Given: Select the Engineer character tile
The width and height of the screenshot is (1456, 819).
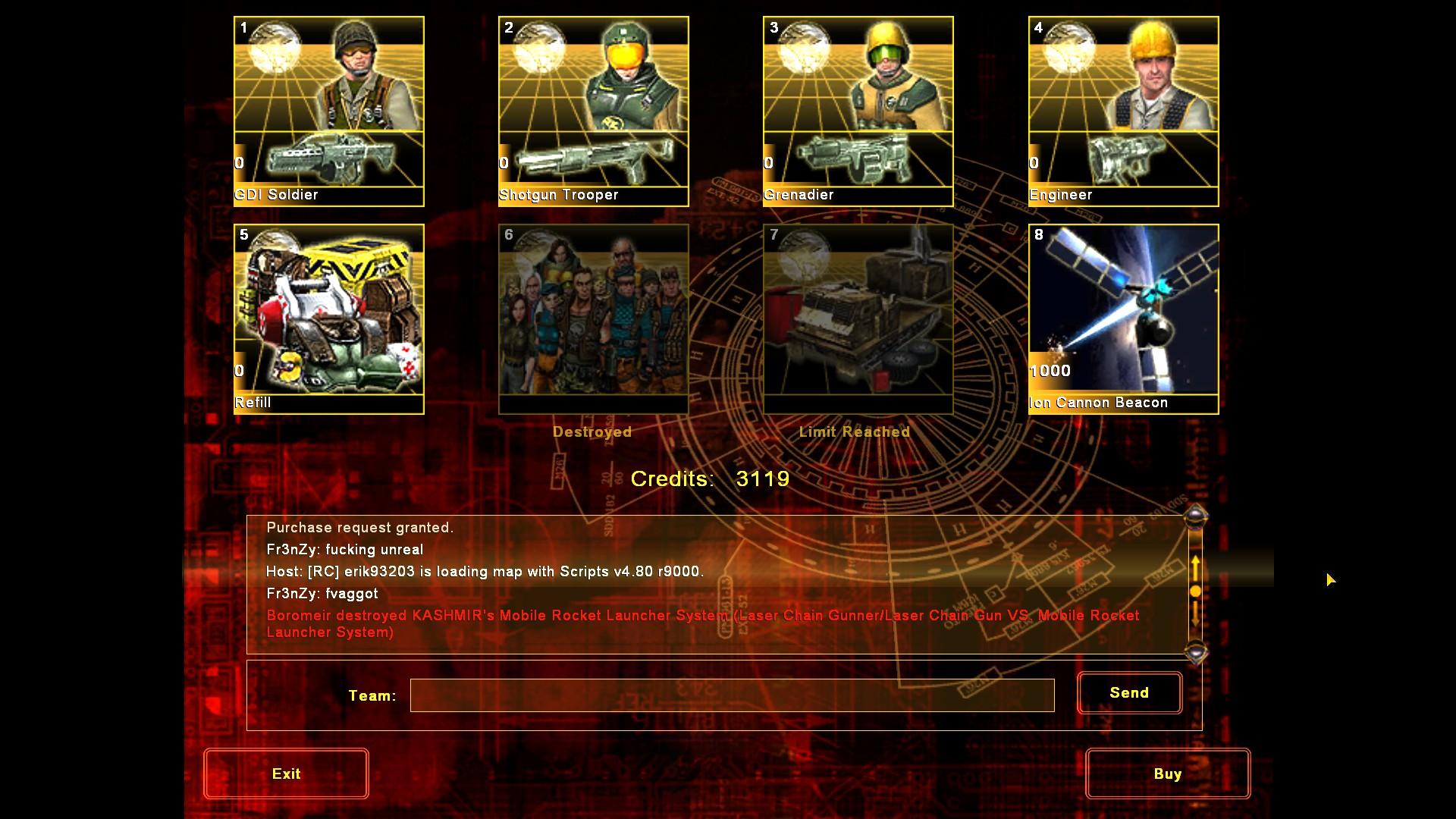Looking at the screenshot, I should pyautogui.click(x=1123, y=111).
